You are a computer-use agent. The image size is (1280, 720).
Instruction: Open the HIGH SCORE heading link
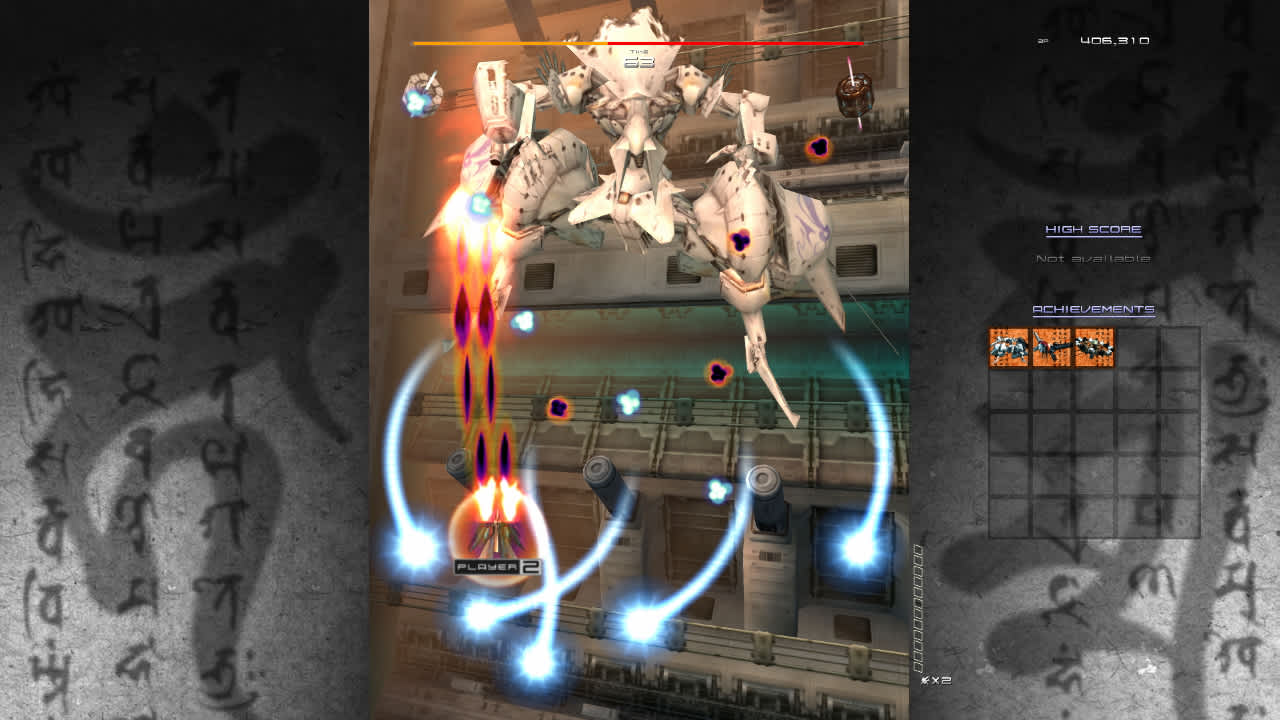click(1094, 228)
